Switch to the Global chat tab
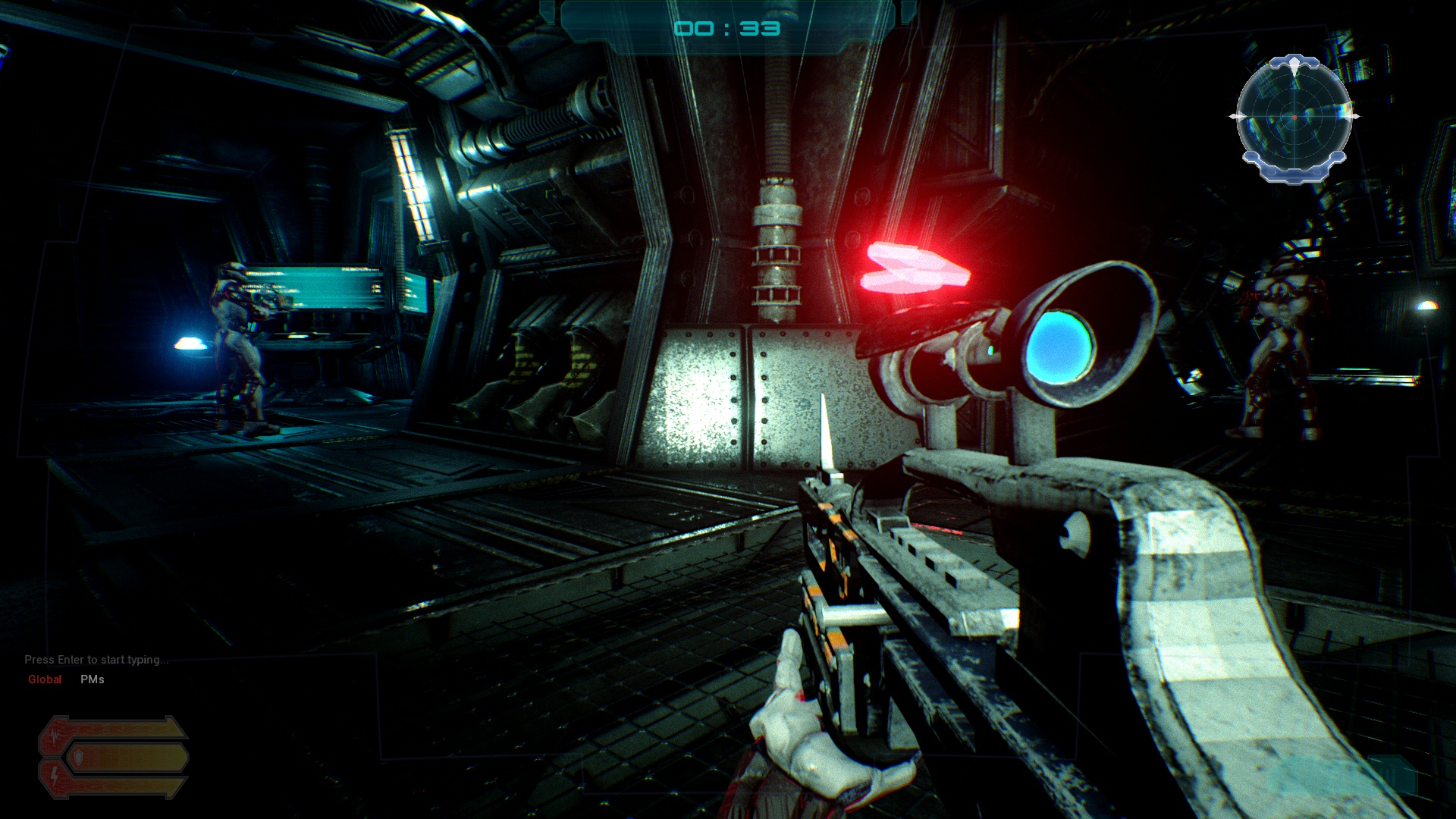Viewport: 1456px width, 819px height. 45,679
